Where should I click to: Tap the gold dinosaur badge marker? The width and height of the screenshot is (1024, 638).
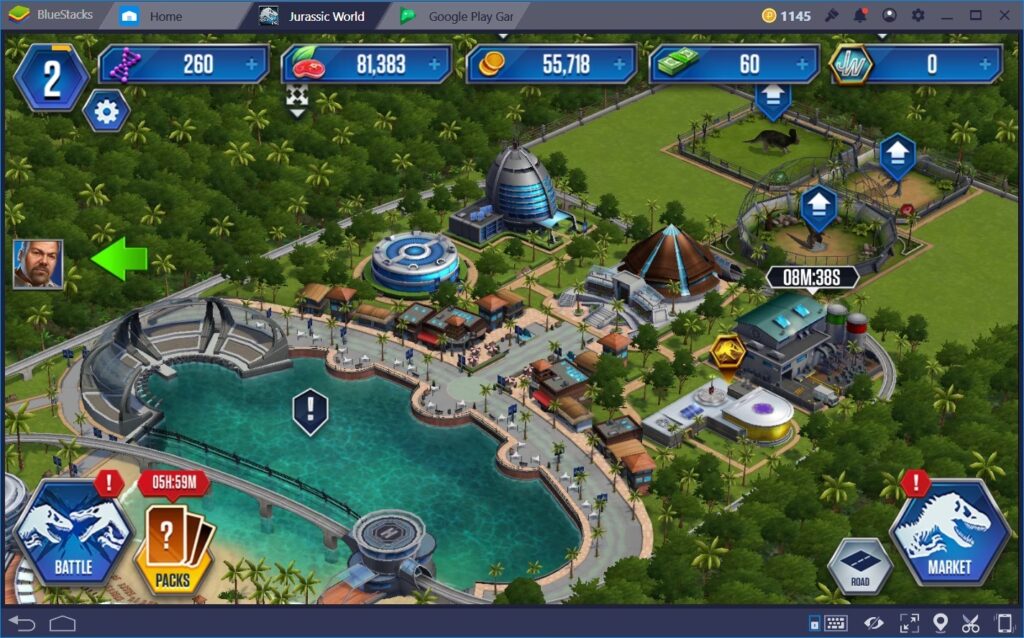(727, 353)
